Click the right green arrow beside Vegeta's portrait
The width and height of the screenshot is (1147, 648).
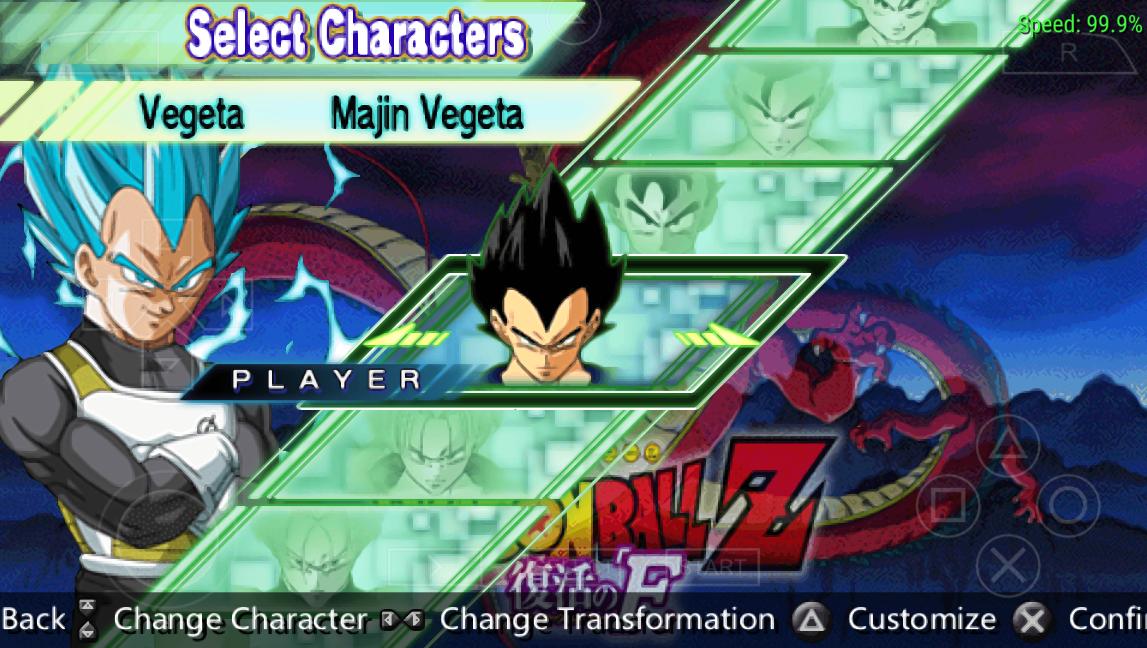(716, 338)
